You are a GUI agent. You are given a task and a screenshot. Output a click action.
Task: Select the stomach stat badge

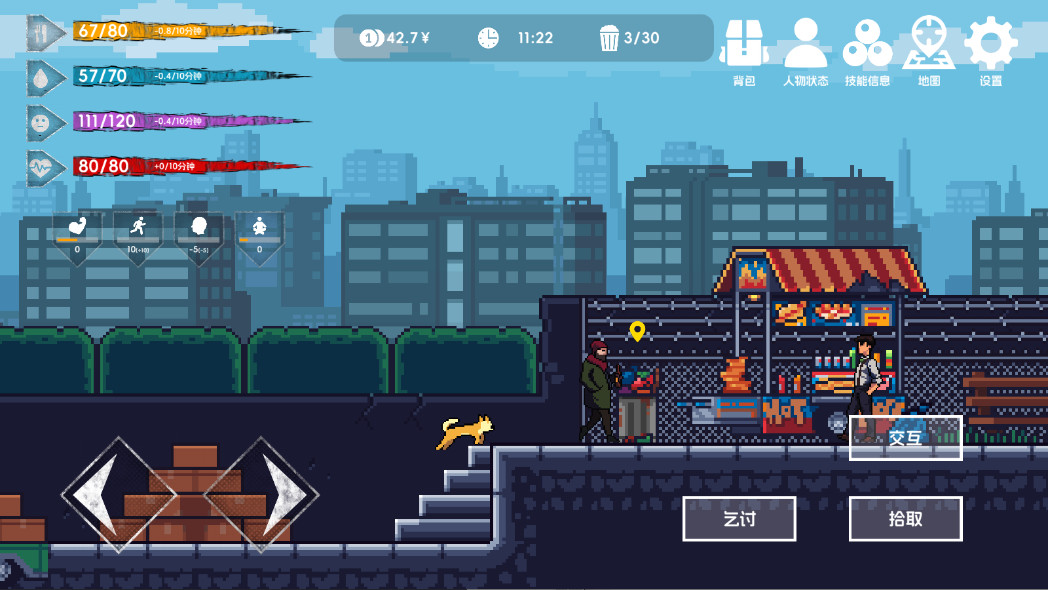point(77,234)
